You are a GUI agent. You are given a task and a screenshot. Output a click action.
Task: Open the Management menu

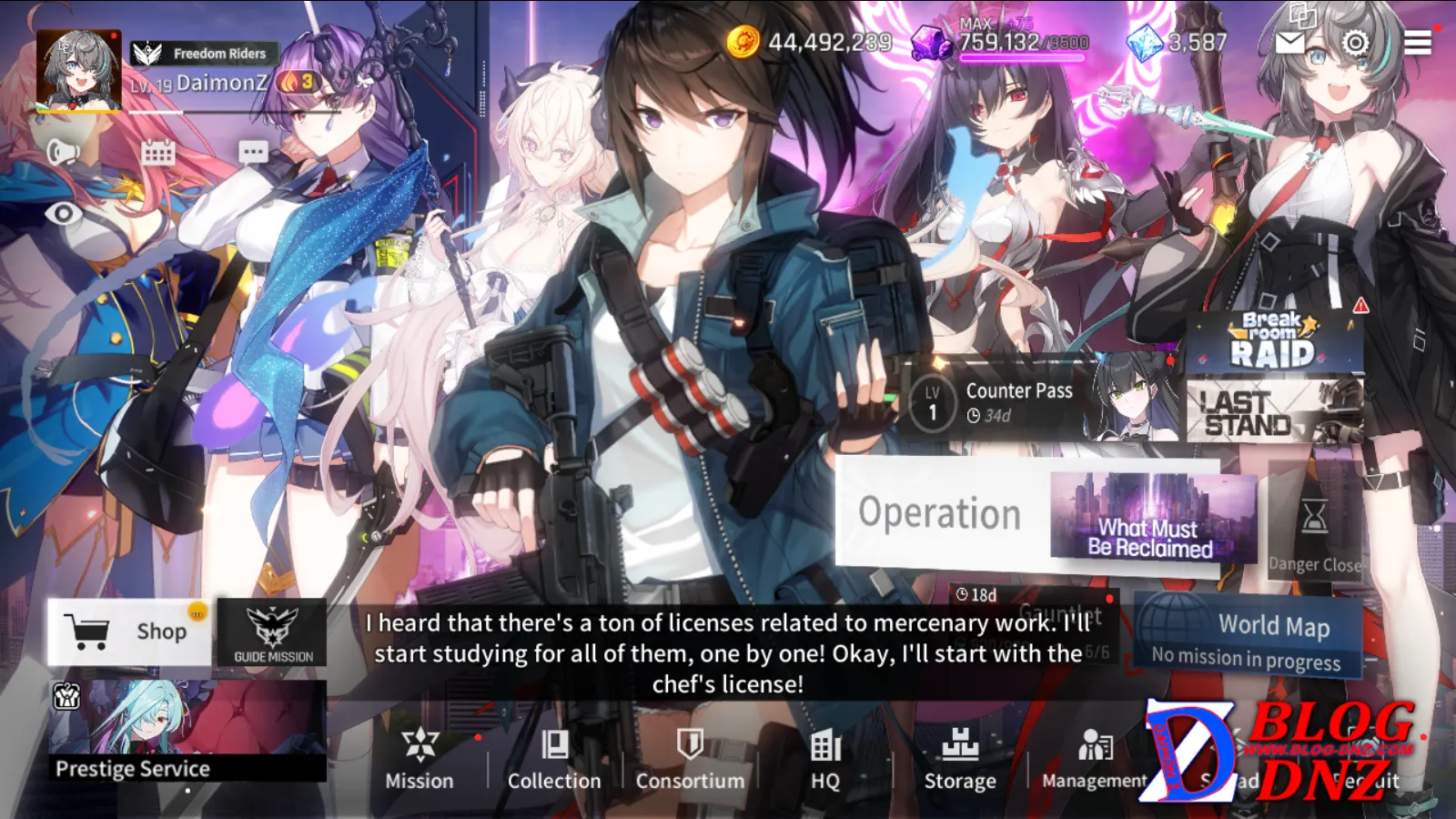(x=1094, y=759)
